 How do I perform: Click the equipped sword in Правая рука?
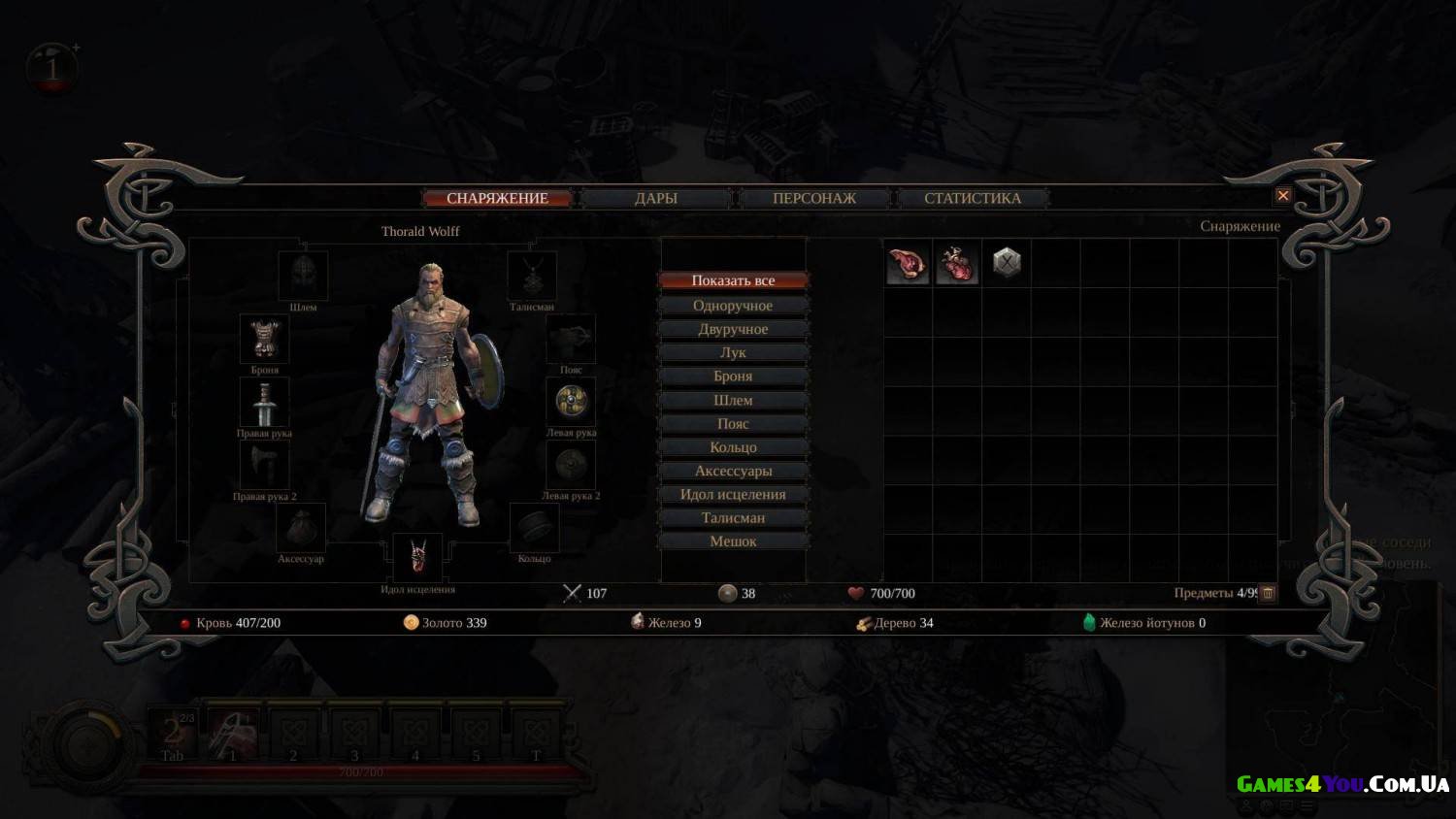[x=264, y=402]
